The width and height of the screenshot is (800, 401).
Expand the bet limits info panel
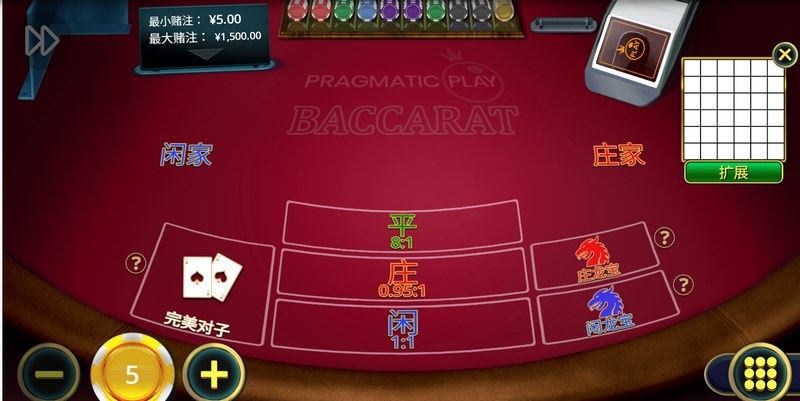(204, 54)
